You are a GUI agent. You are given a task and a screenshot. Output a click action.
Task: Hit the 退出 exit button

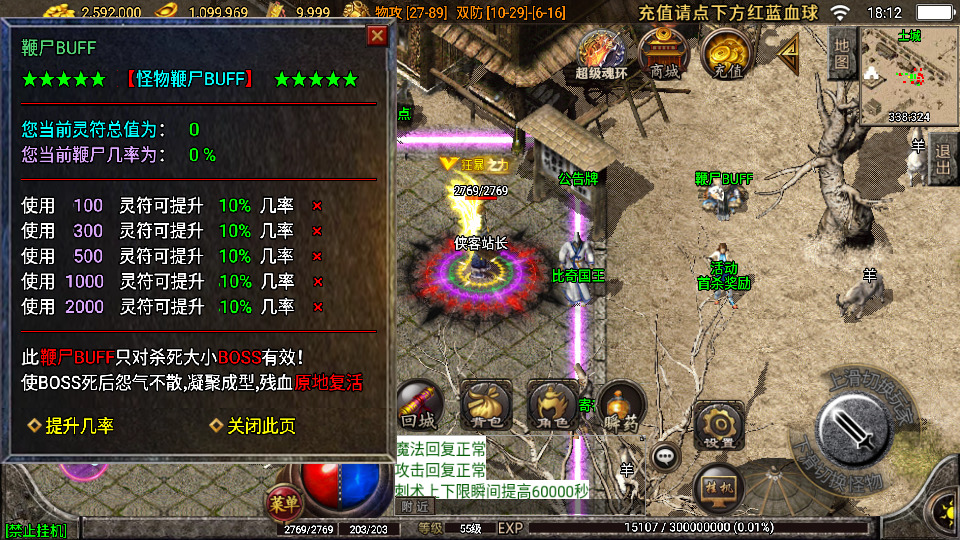point(942,161)
